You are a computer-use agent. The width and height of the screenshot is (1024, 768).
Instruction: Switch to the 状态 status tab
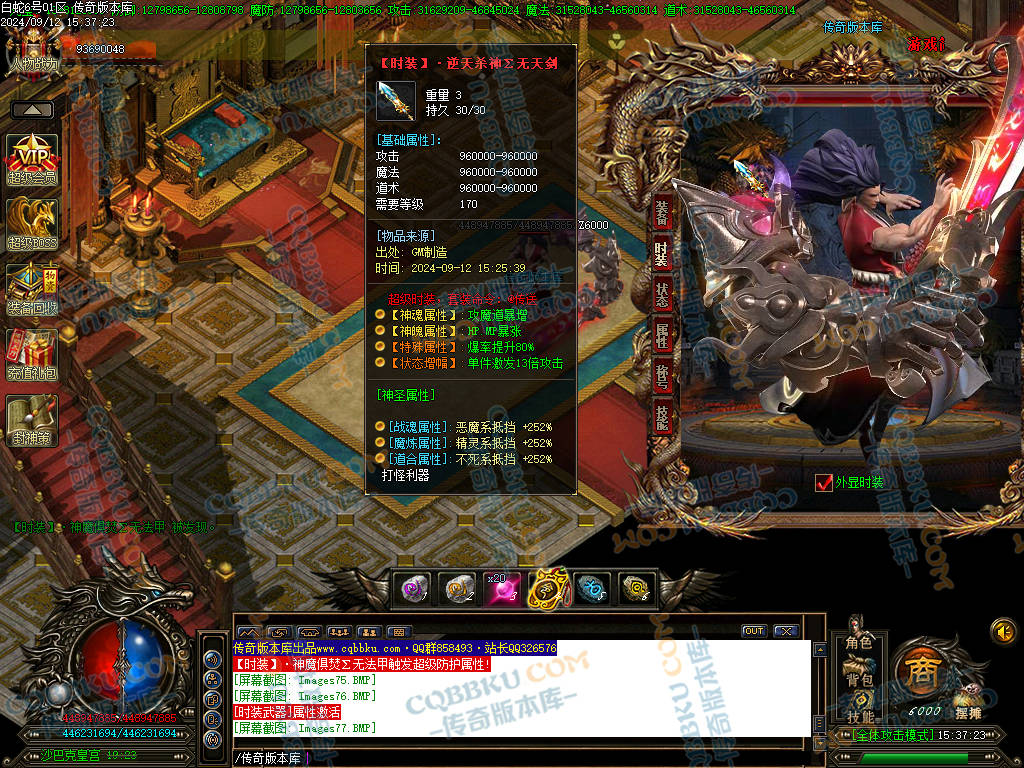[x=662, y=294]
